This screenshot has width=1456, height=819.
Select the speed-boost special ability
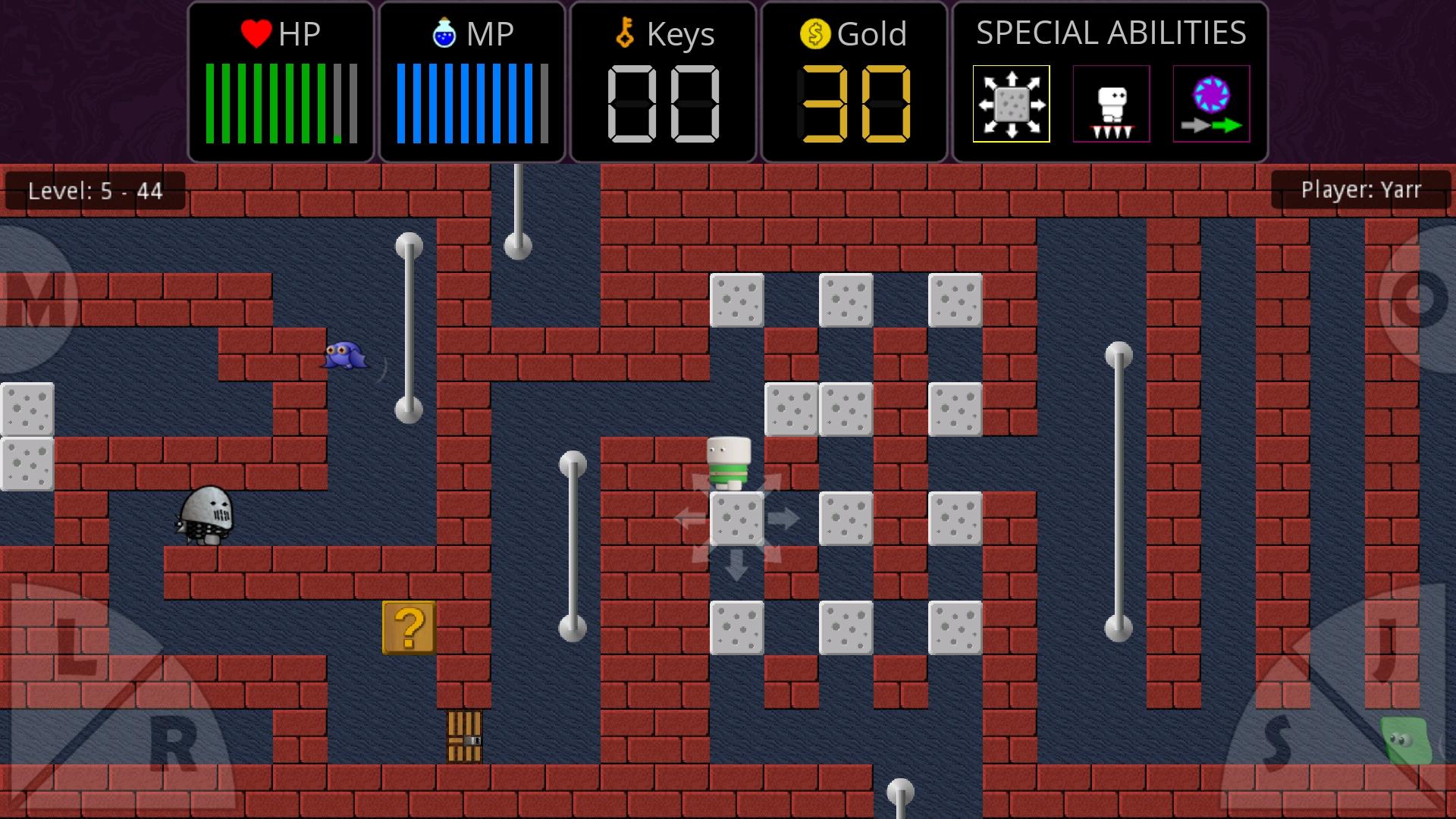1210,104
